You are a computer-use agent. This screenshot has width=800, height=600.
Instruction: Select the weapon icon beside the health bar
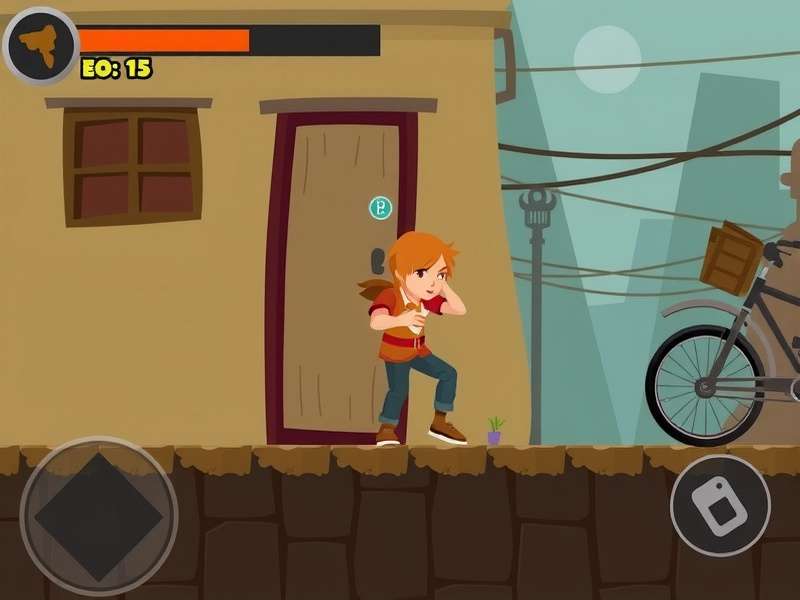(40, 46)
